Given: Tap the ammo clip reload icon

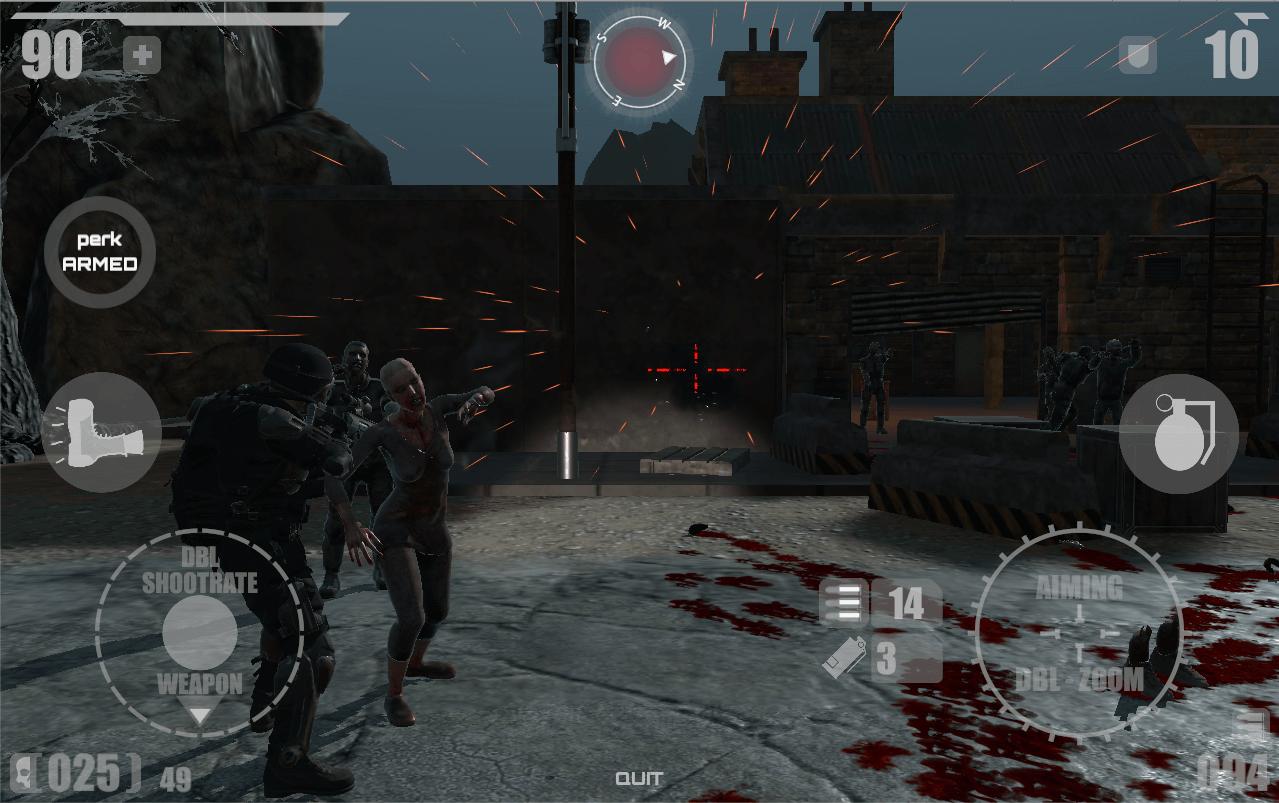Looking at the screenshot, I should (845, 658).
